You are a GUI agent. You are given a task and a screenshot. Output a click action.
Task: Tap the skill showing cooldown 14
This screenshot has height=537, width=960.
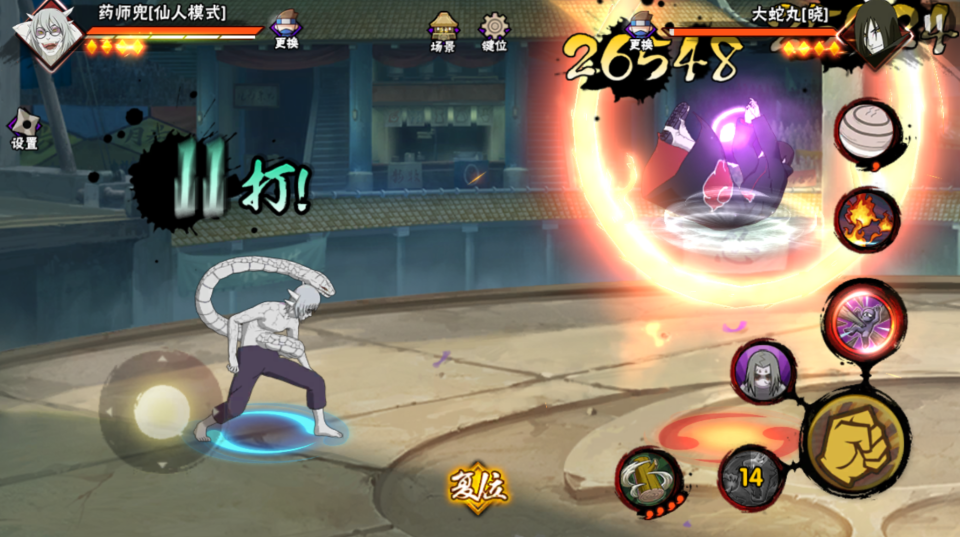(x=751, y=477)
